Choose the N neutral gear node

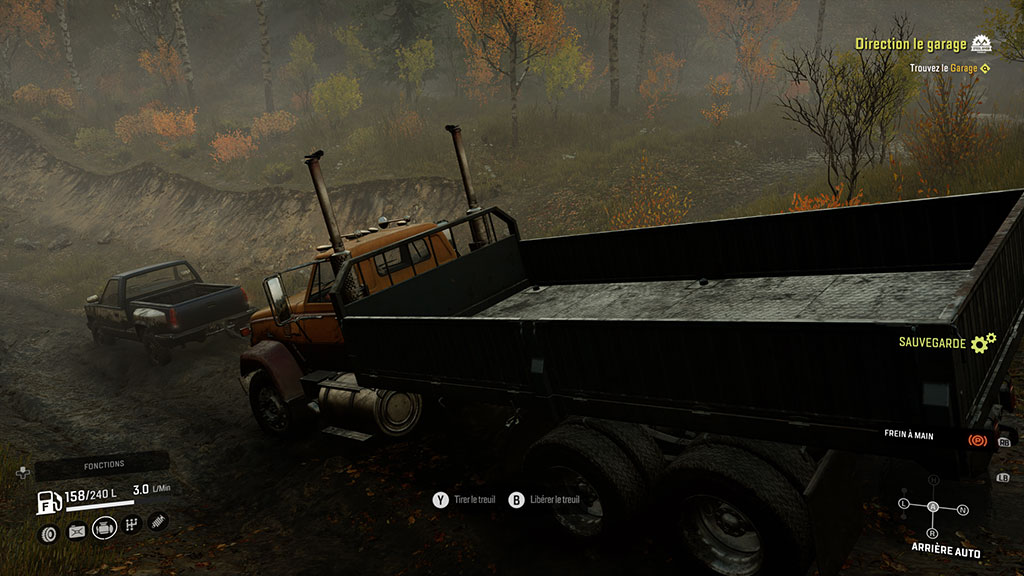(963, 510)
